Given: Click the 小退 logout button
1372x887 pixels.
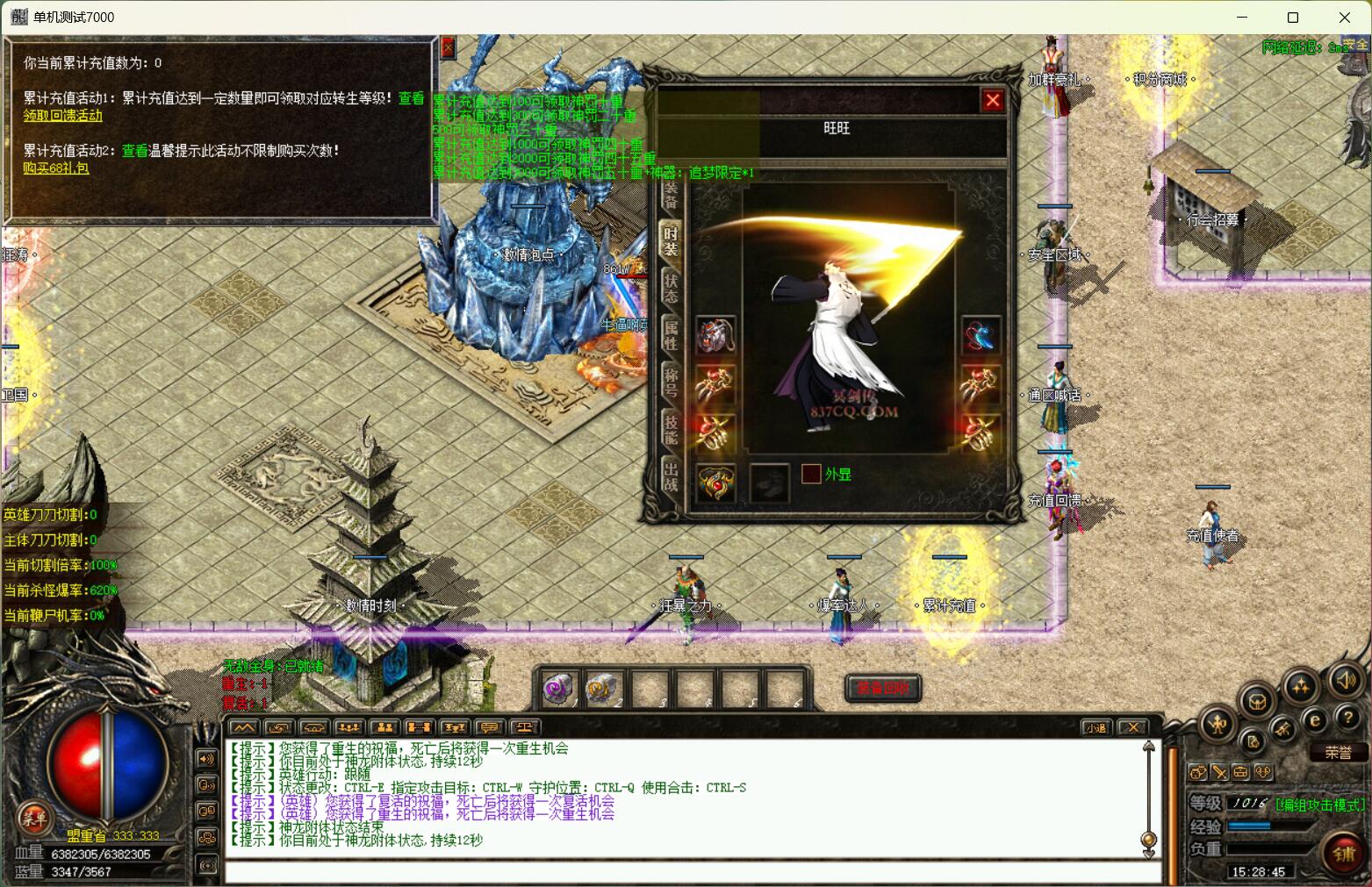Looking at the screenshot, I should coord(1096,727).
